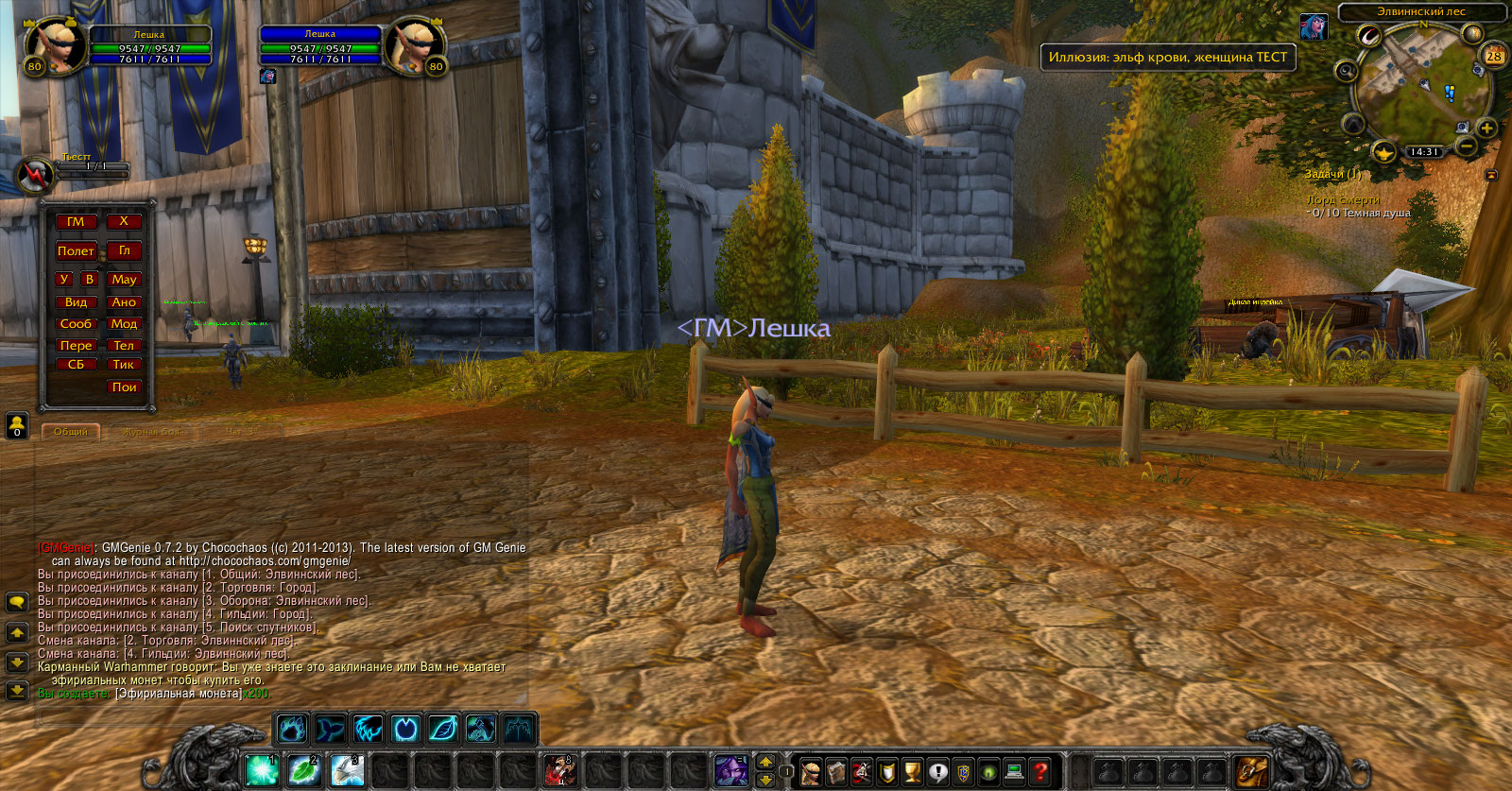Zoom in the minimap with plus button

point(1486,129)
